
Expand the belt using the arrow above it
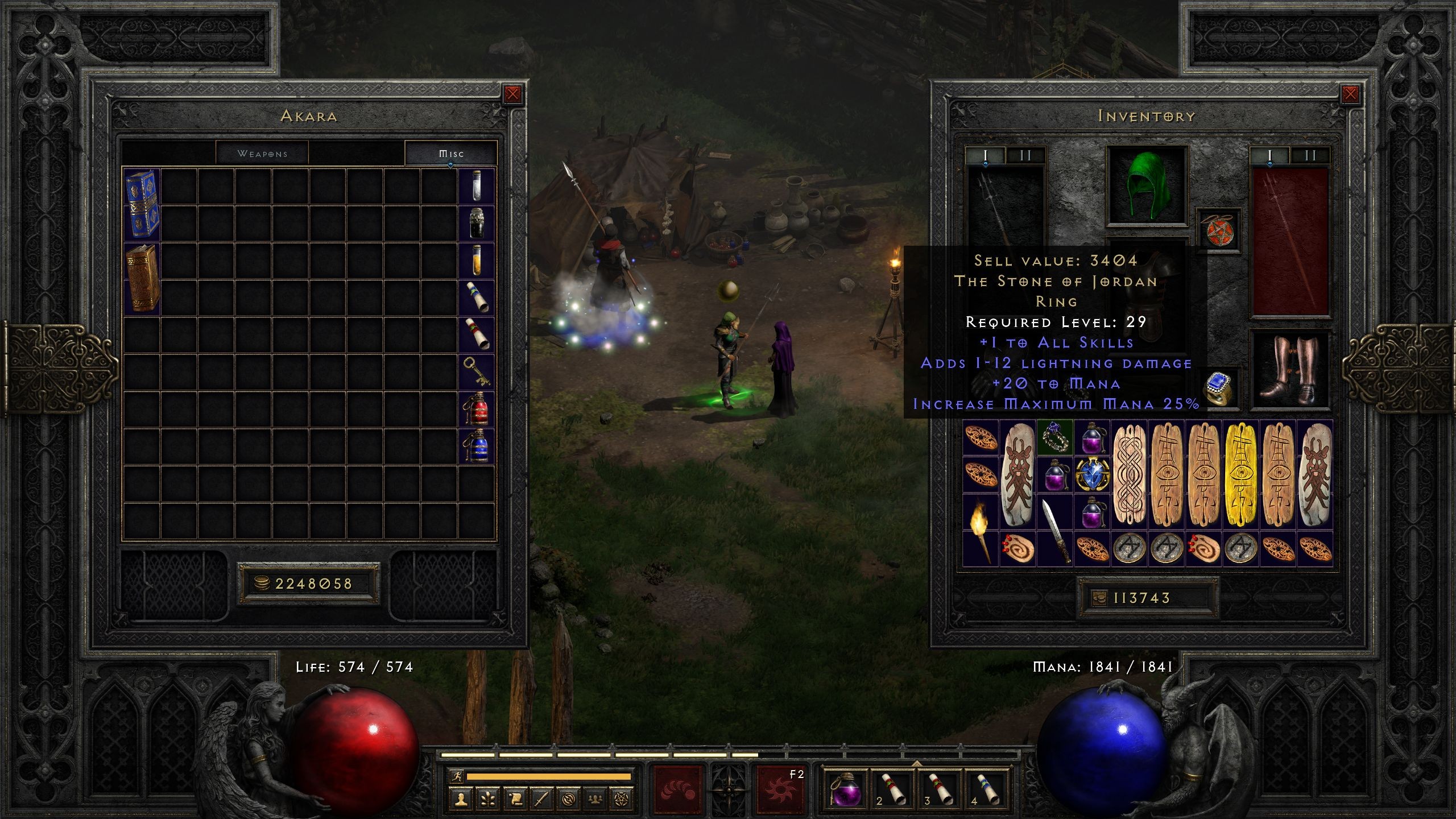917,763
